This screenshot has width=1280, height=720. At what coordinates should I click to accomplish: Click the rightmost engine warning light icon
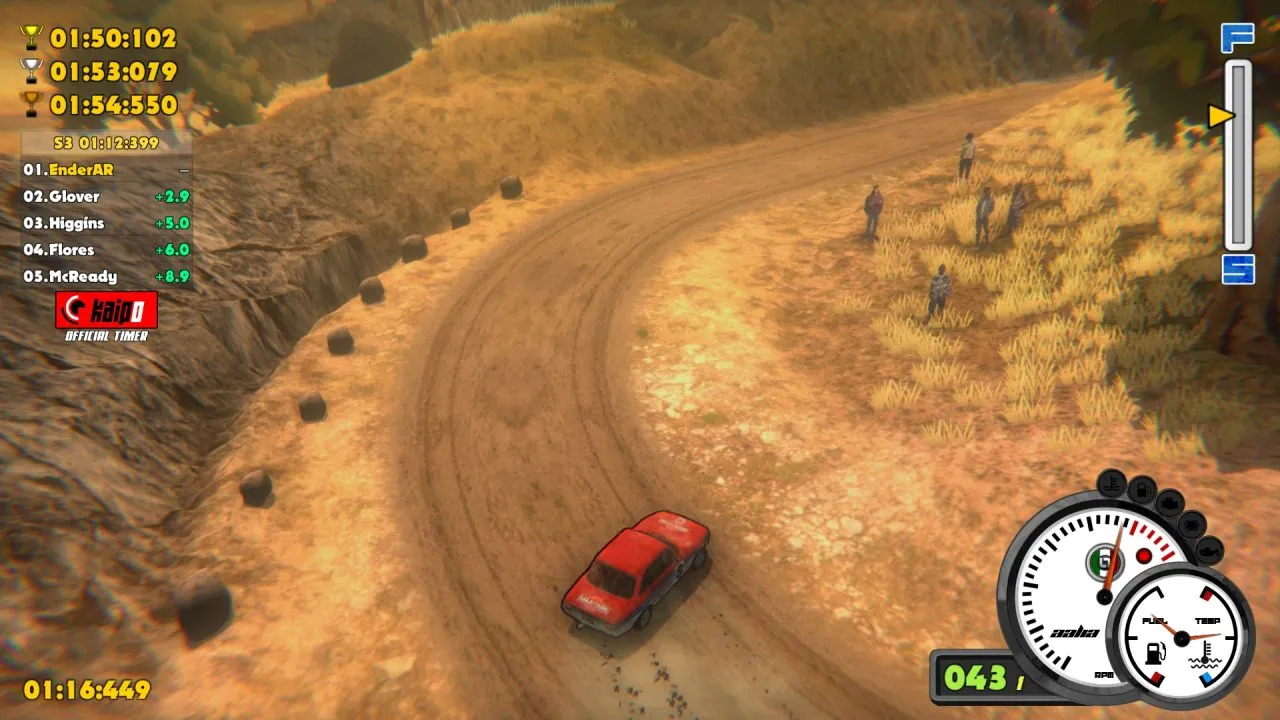(x=1209, y=551)
